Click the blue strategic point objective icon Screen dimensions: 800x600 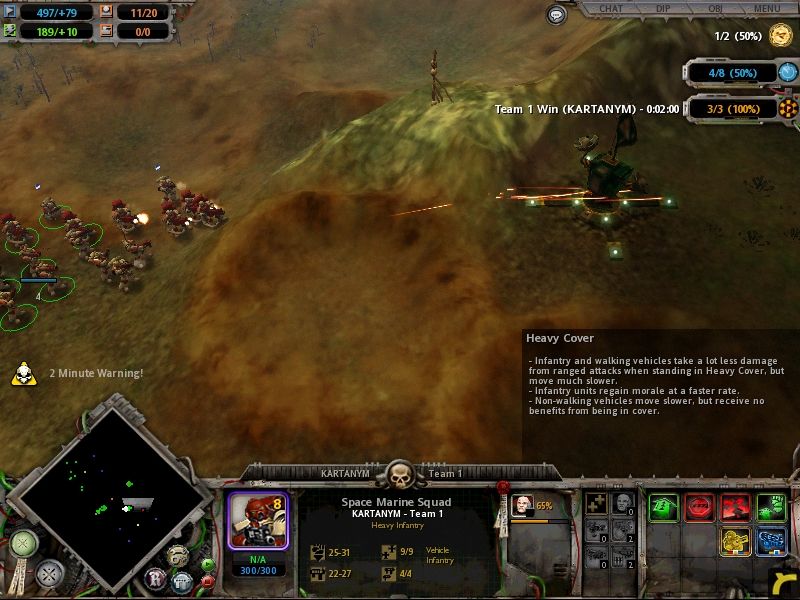[789, 72]
